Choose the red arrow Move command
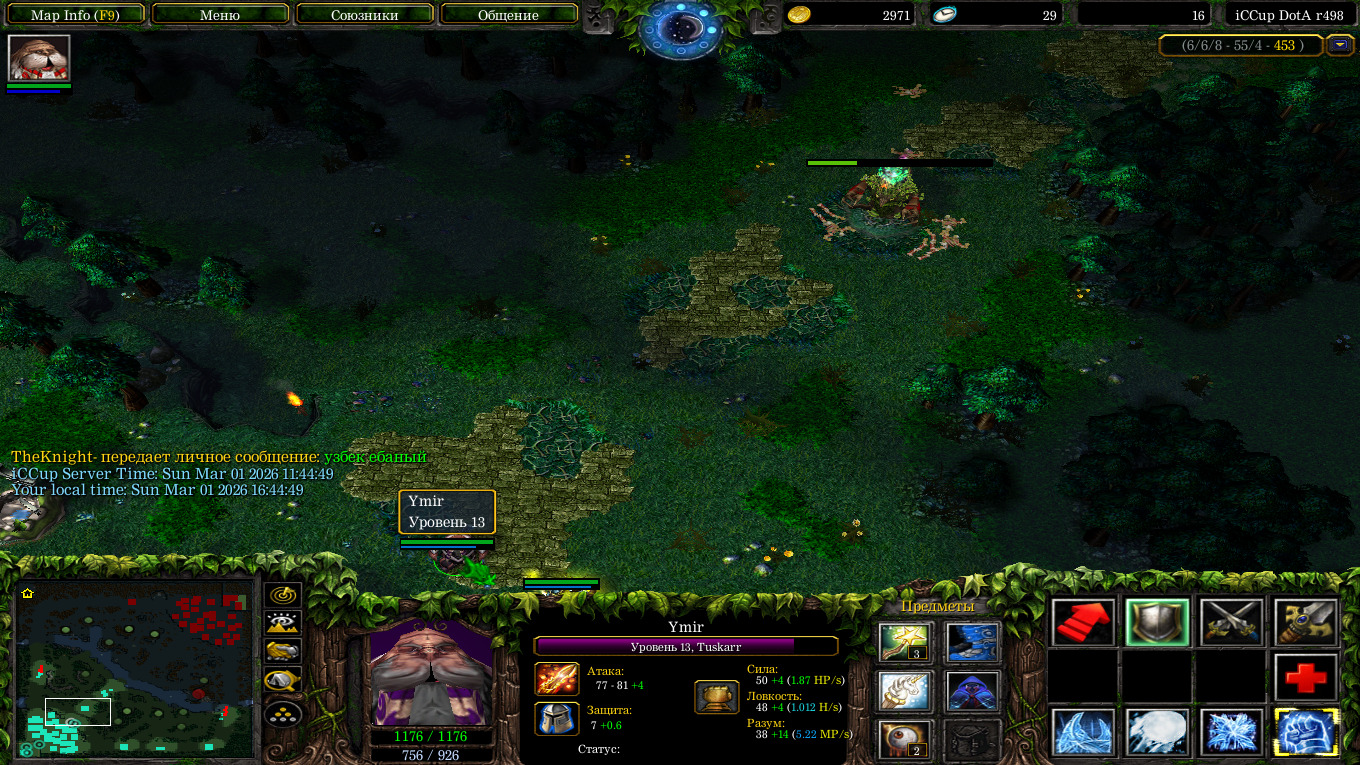The image size is (1360, 765). 1084,623
